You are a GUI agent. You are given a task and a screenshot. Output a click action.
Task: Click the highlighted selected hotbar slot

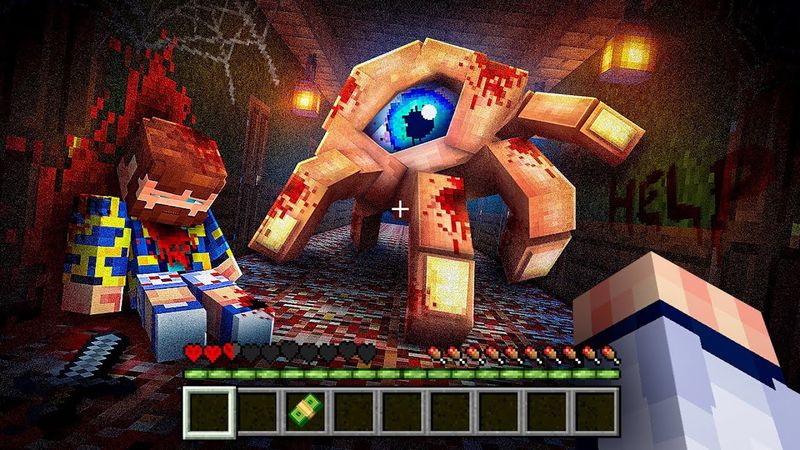point(210,408)
